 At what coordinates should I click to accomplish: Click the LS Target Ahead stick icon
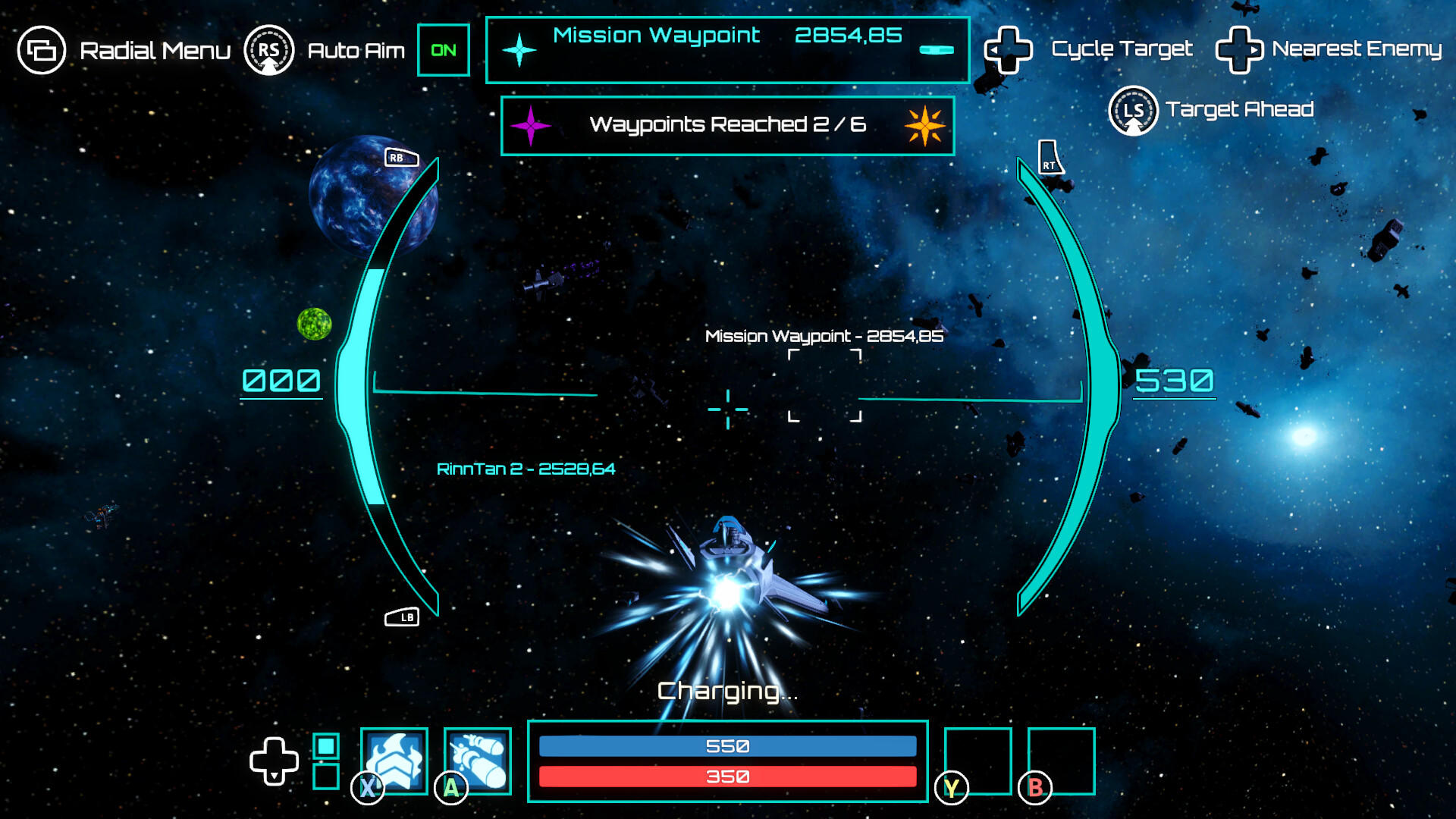(1133, 109)
